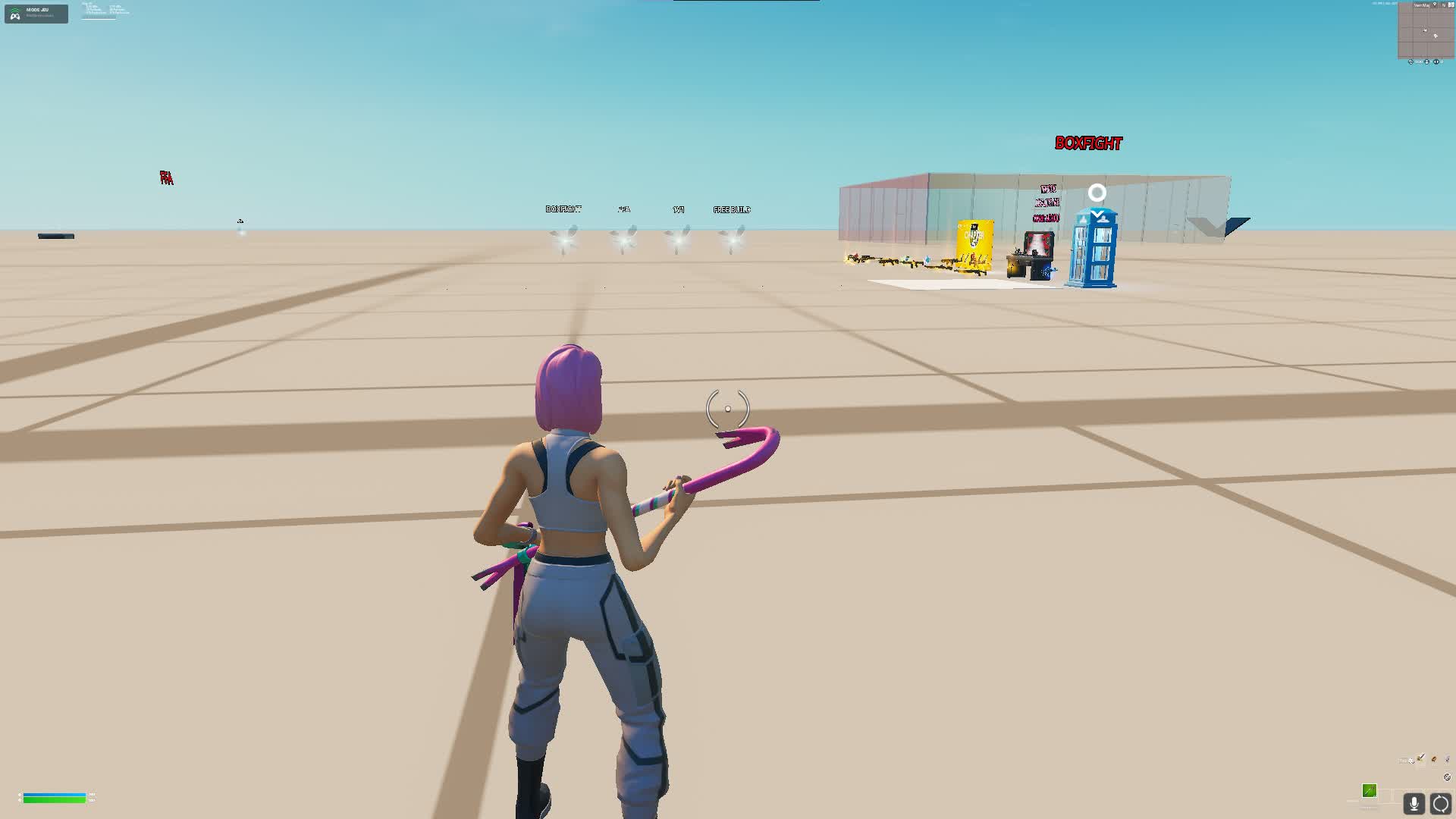Mute your microphone with the mic button

pyautogui.click(x=1414, y=804)
